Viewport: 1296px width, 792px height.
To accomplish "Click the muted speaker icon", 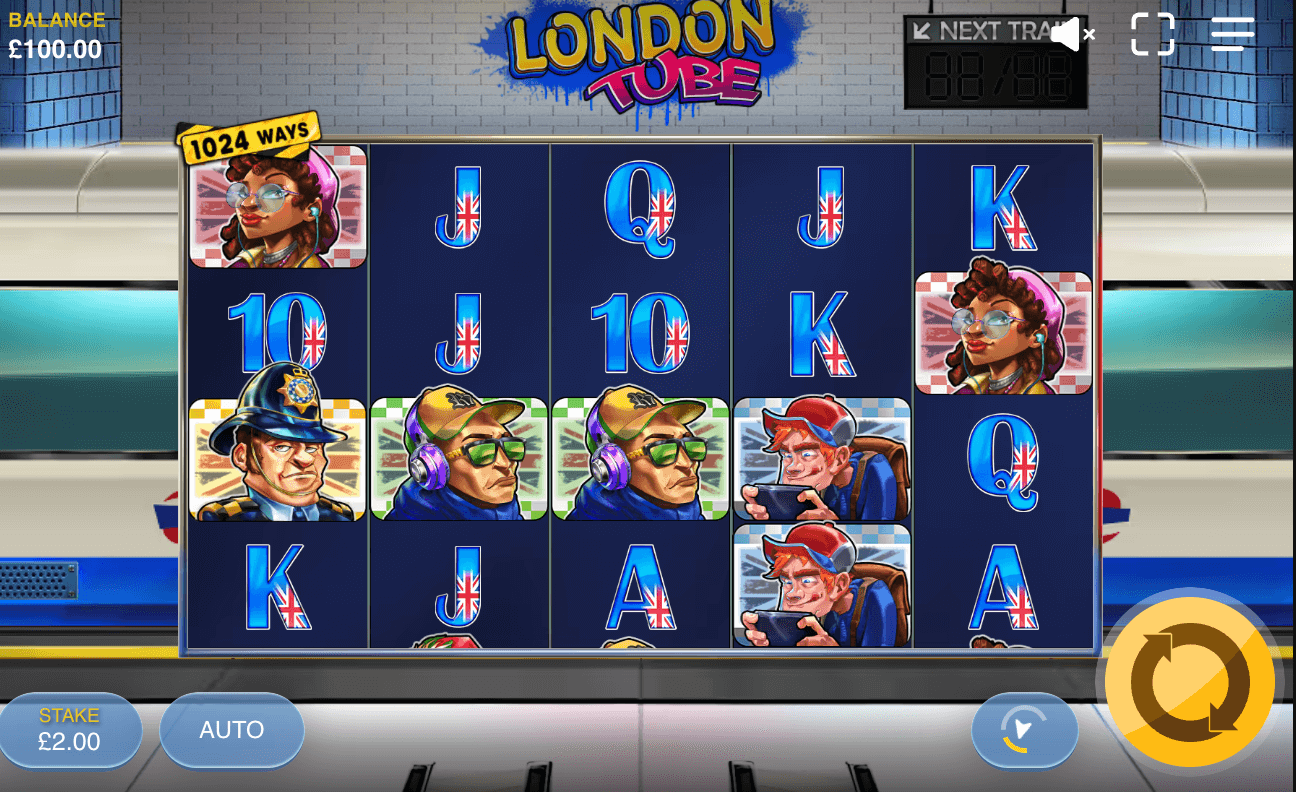I will (1071, 33).
